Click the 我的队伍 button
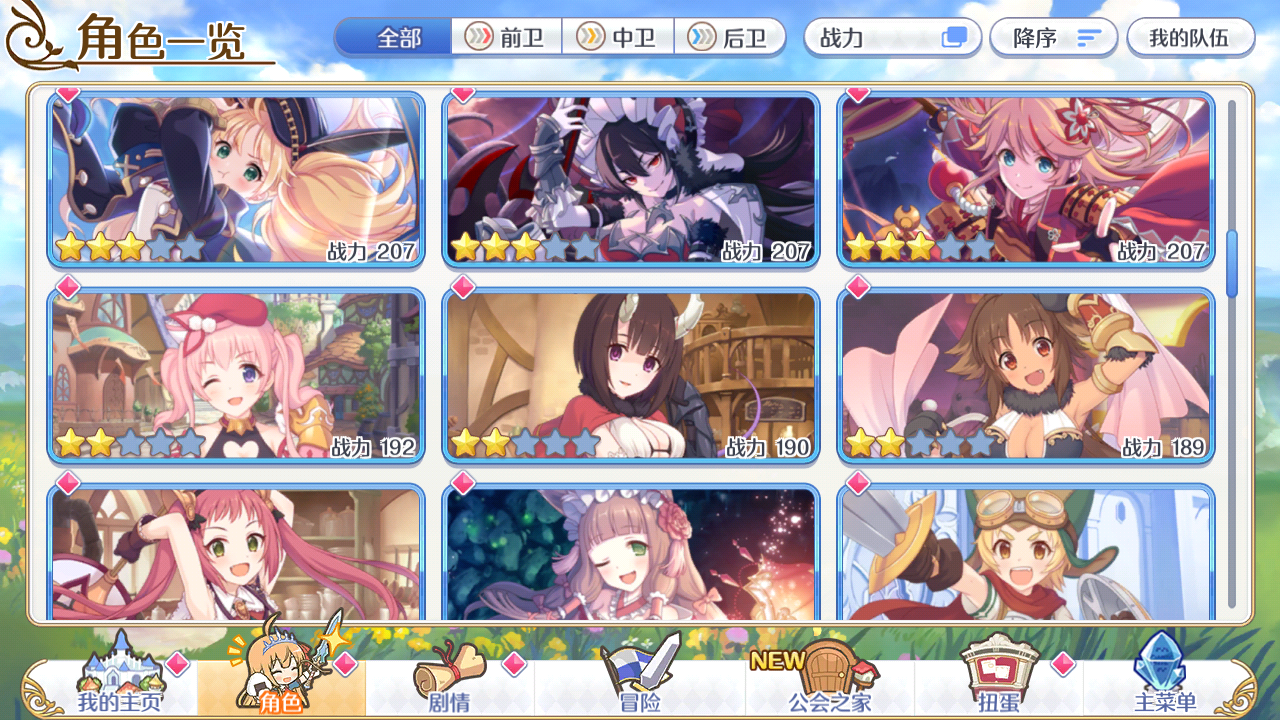The width and height of the screenshot is (1280, 720). tap(1190, 37)
